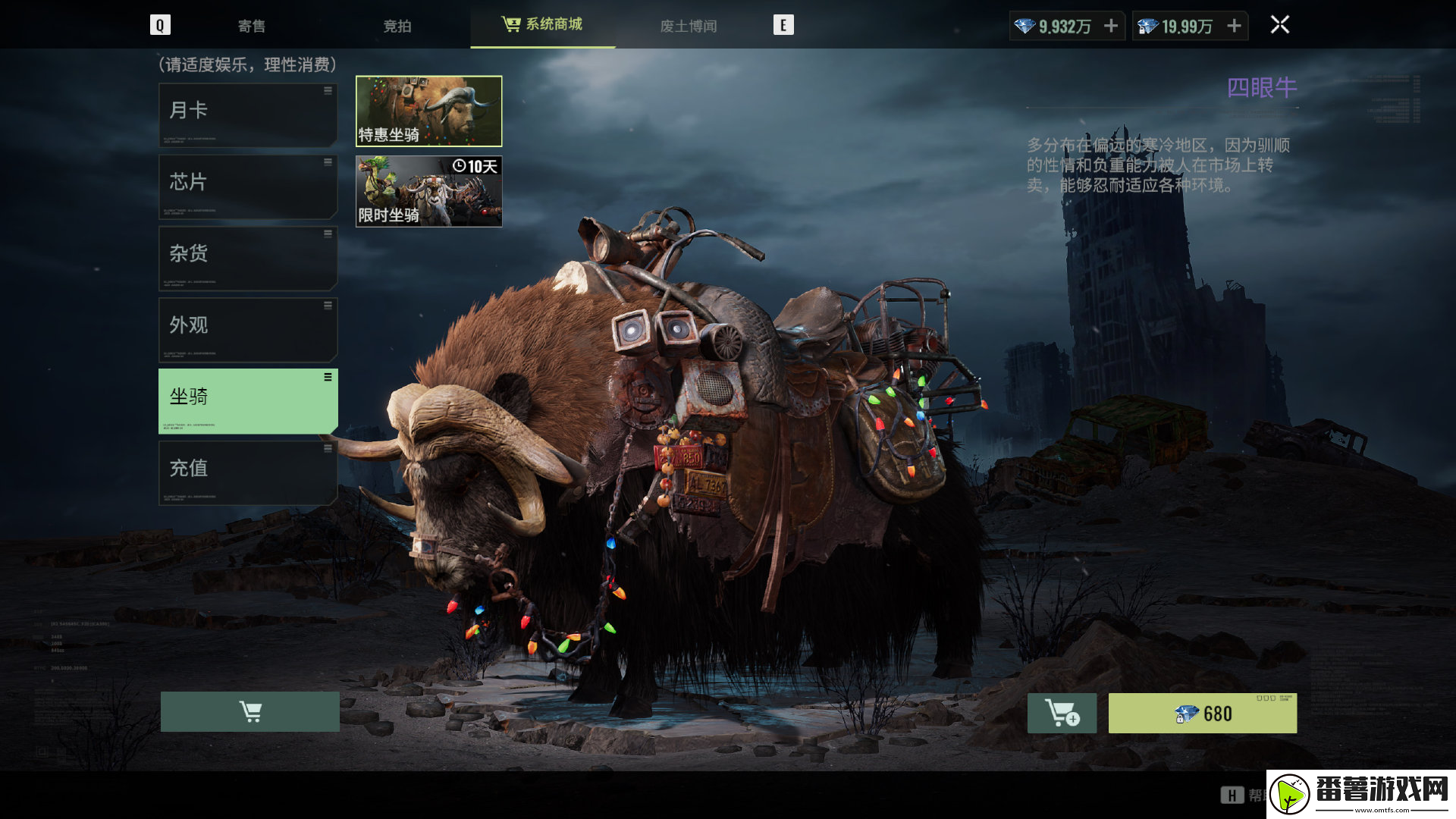This screenshot has height=819, width=1456.
Task: Show the 外观 appearance category
Action: click(x=248, y=329)
